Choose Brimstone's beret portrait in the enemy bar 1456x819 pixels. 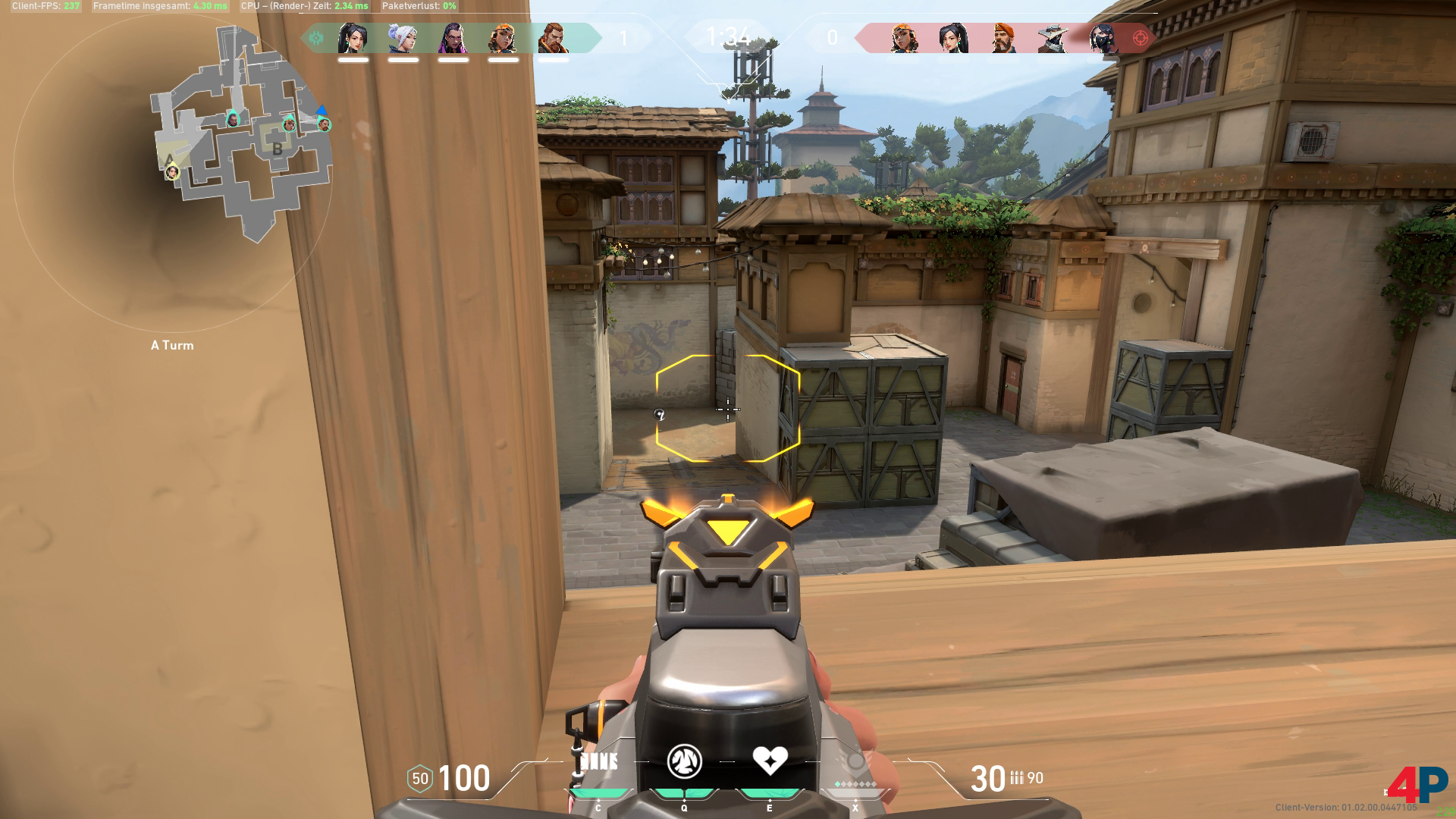(x=1003, y=38)
